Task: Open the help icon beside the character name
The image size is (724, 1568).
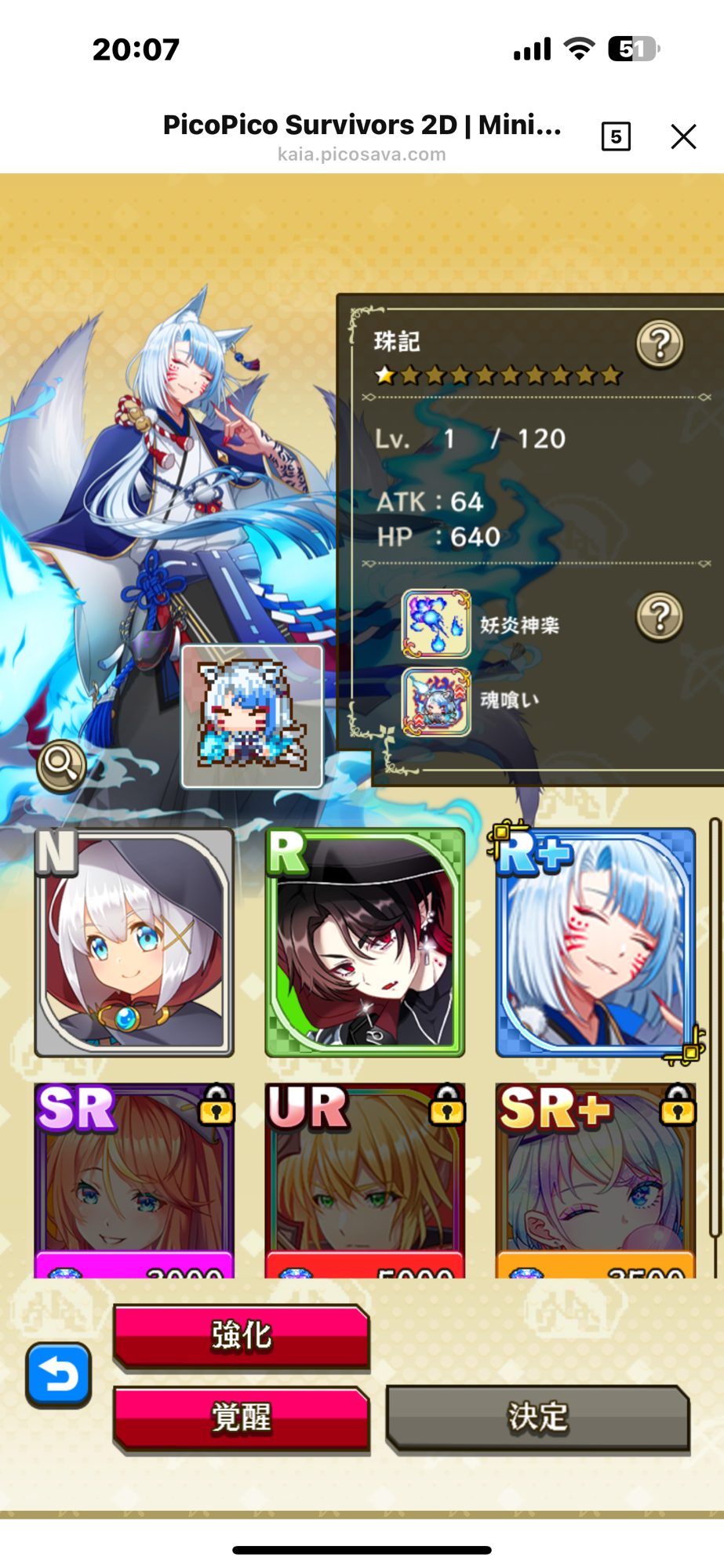Action: (660, 343)
